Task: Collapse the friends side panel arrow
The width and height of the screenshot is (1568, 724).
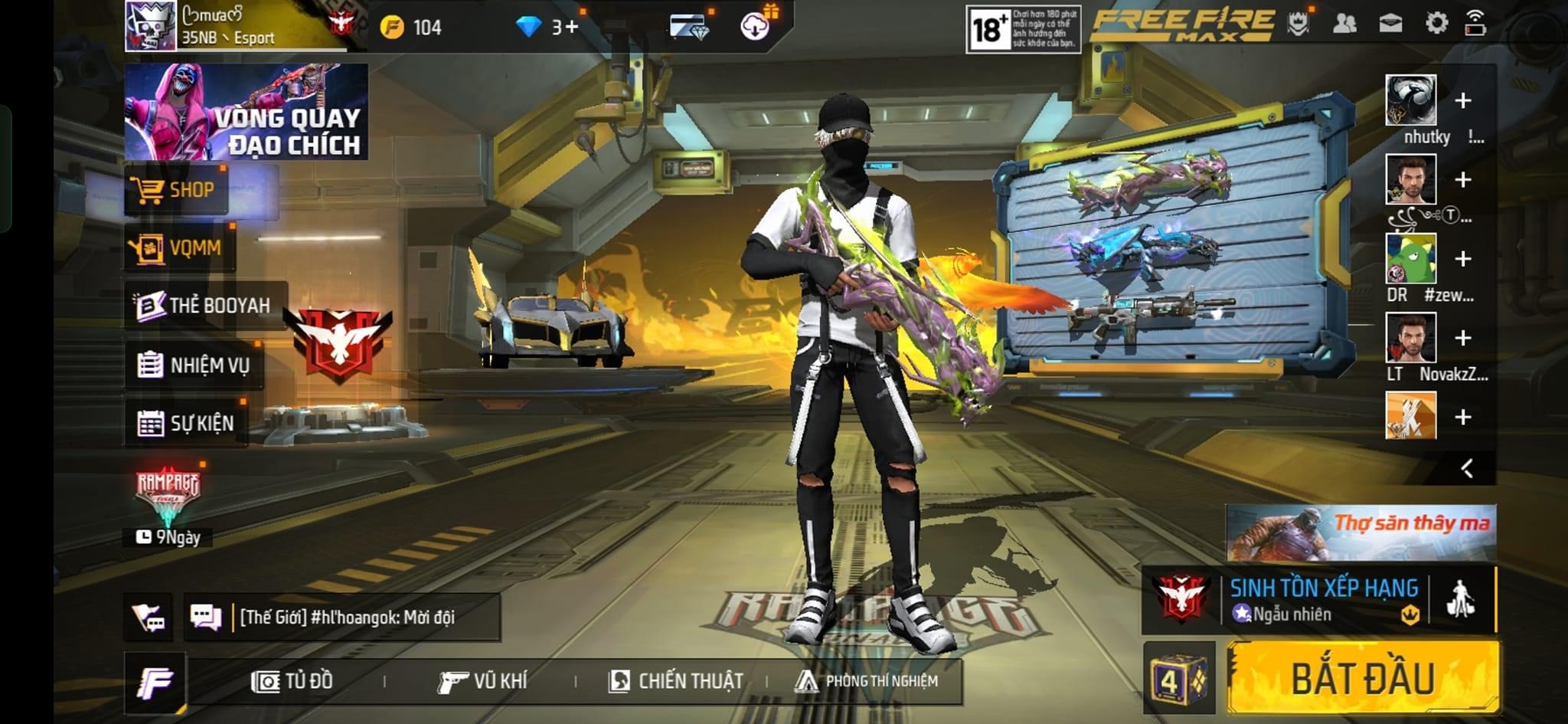Action: coord(1466,468)
